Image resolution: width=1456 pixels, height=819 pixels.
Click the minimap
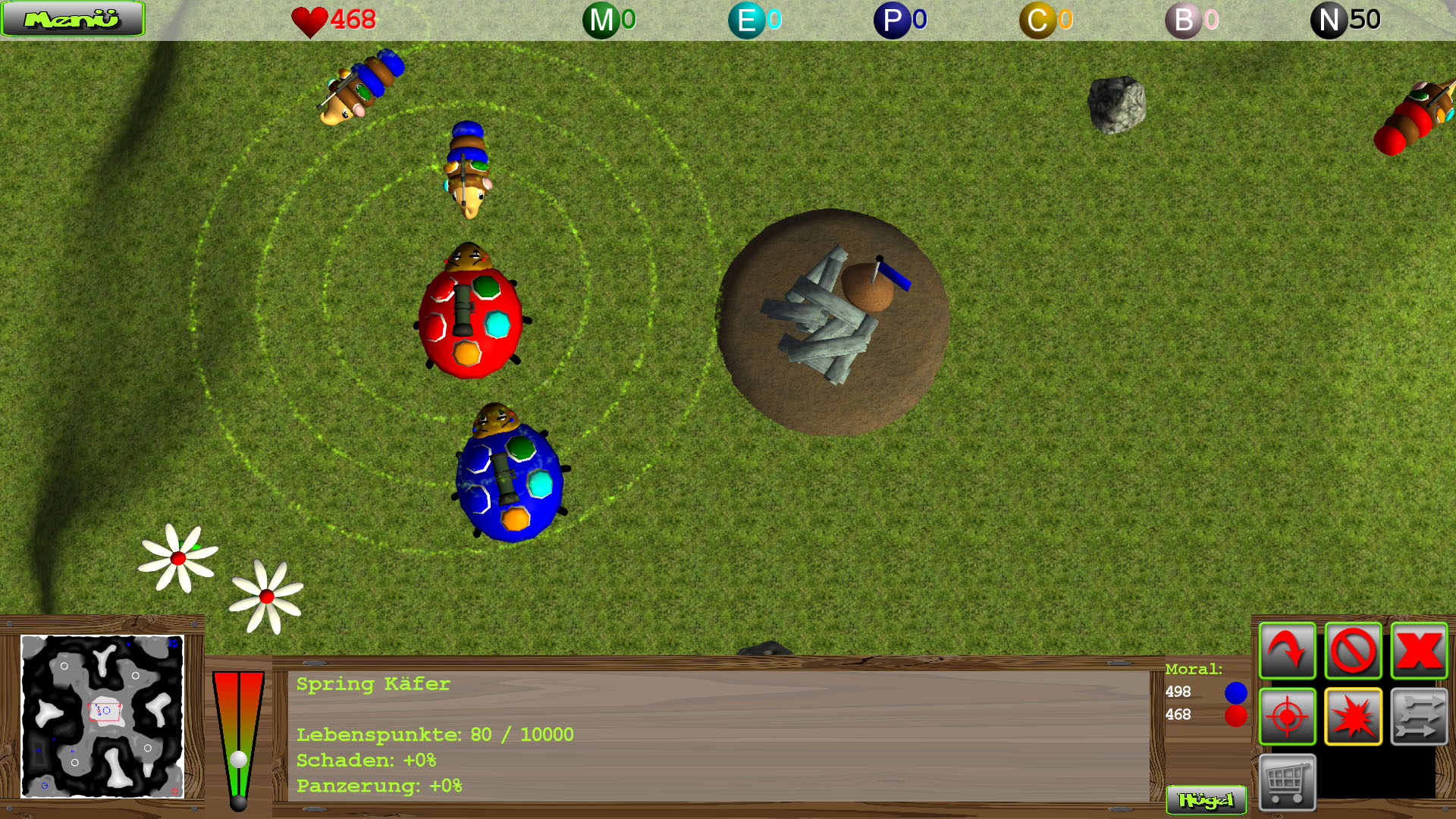(x=102, y=717)
